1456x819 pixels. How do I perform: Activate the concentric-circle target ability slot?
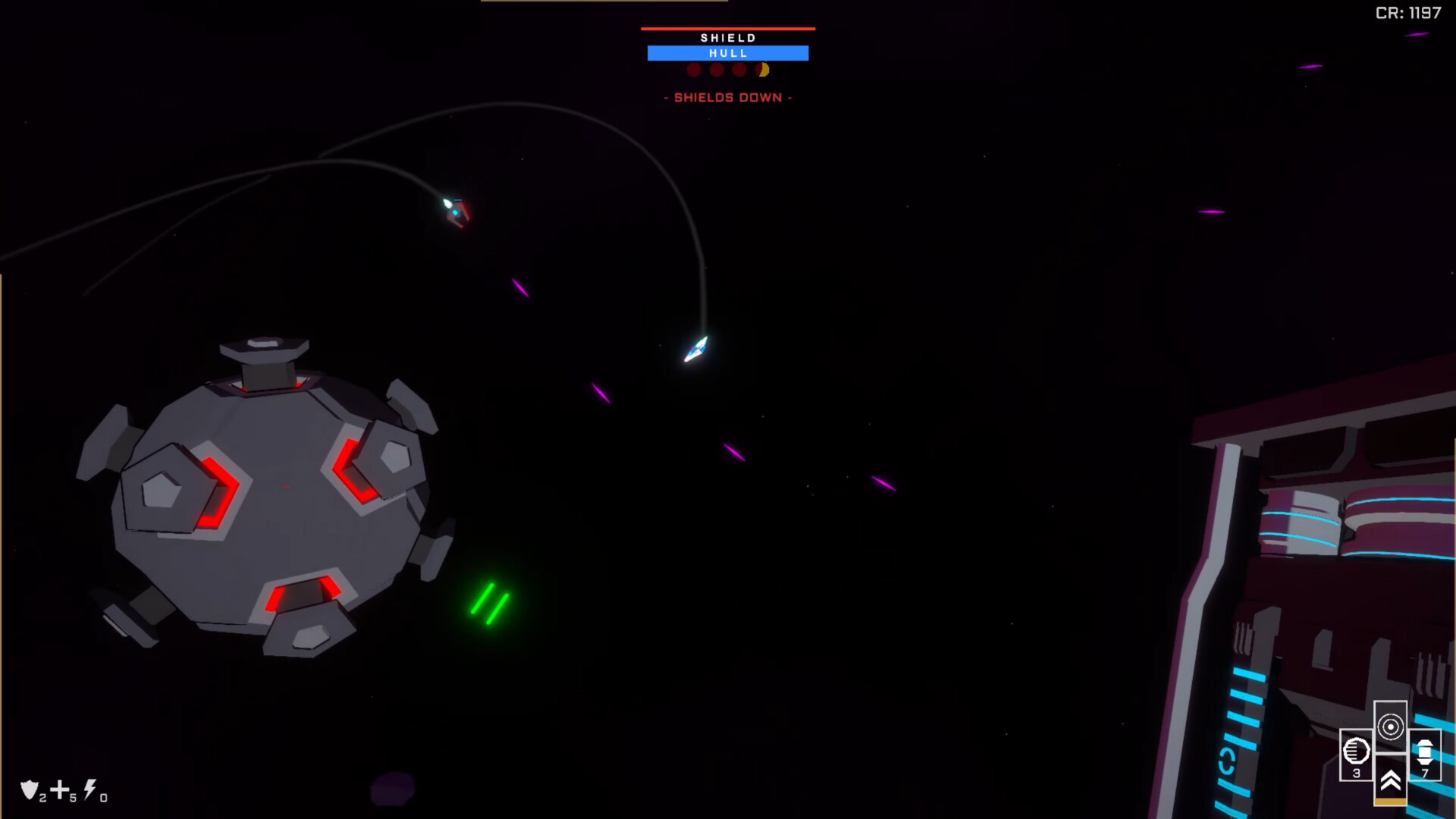coord(1390,726)
